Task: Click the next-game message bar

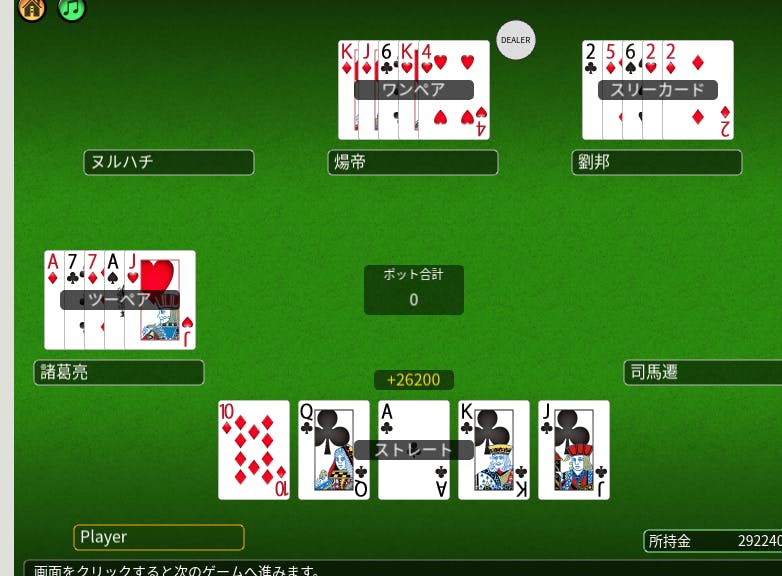Action: (400, 569)
